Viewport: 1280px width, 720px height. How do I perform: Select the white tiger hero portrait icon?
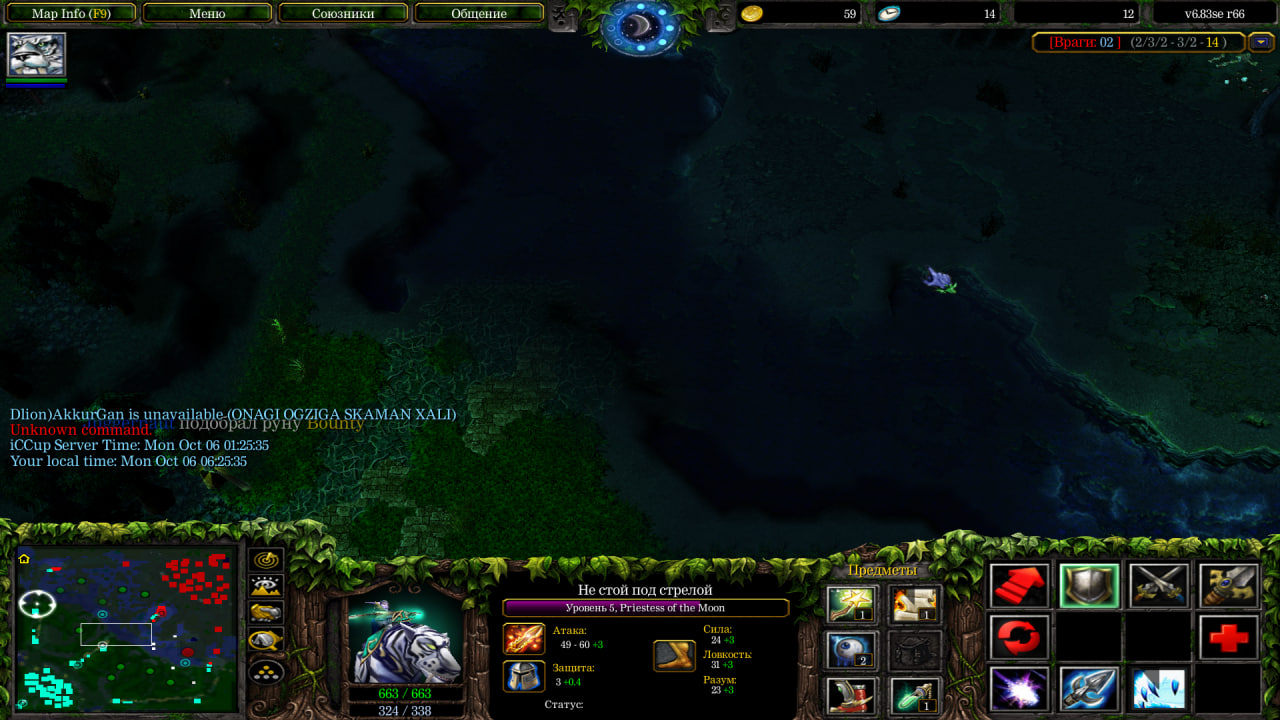(36, 54)
